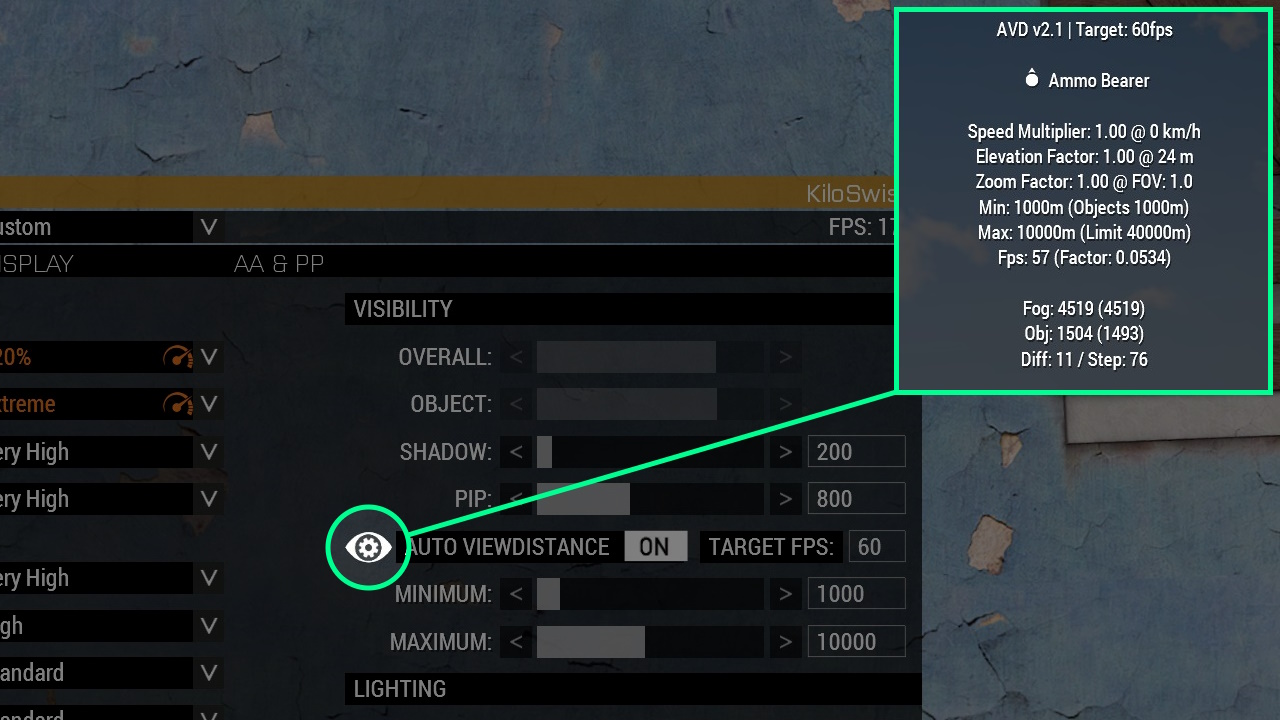Image resolution: width=1280 pixels, height=720 pixels.
Task: Increase Minimum view distance with right arrow
Action: [x=785, y=594]
